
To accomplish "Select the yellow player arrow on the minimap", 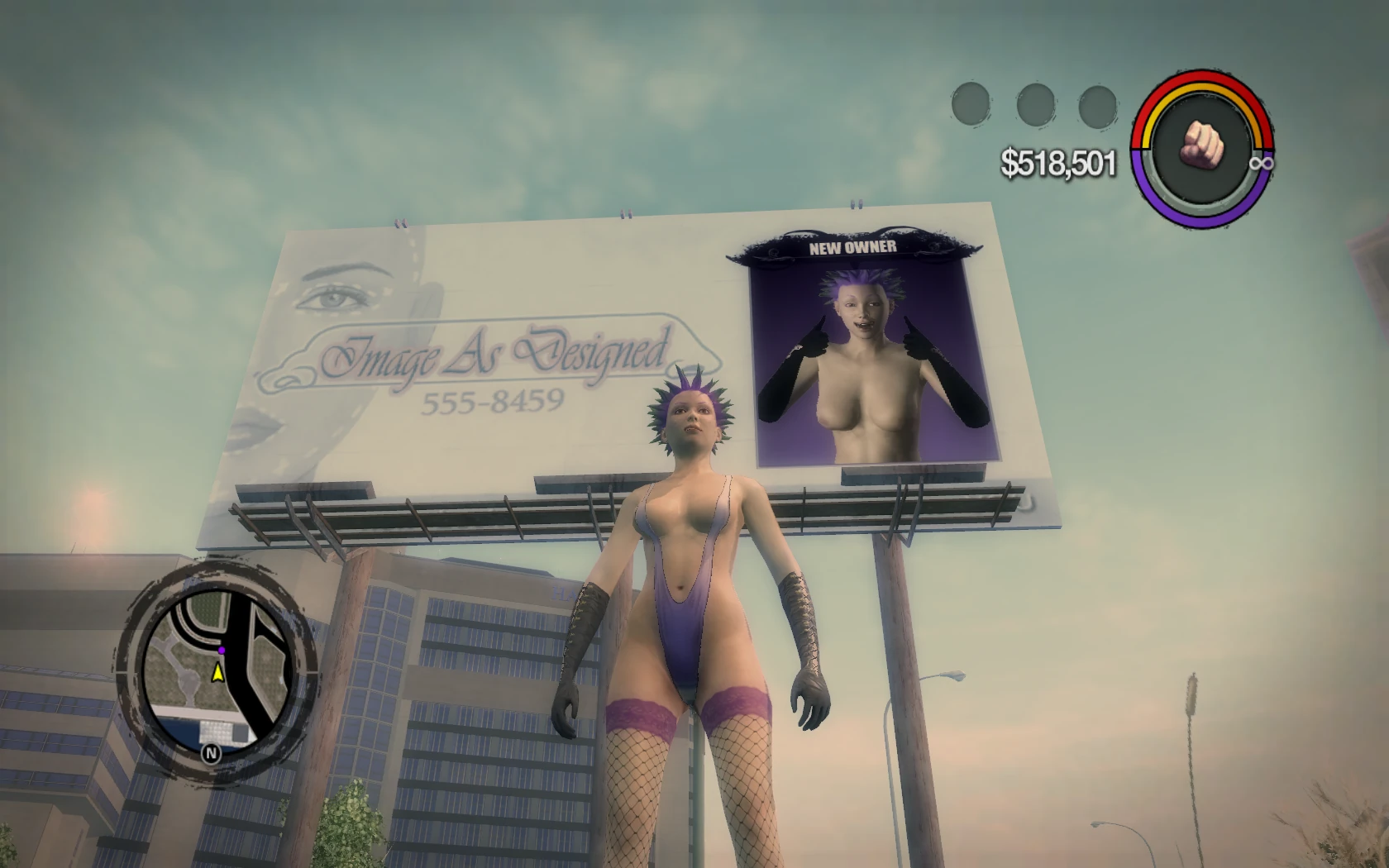I will tap(217, 672).
